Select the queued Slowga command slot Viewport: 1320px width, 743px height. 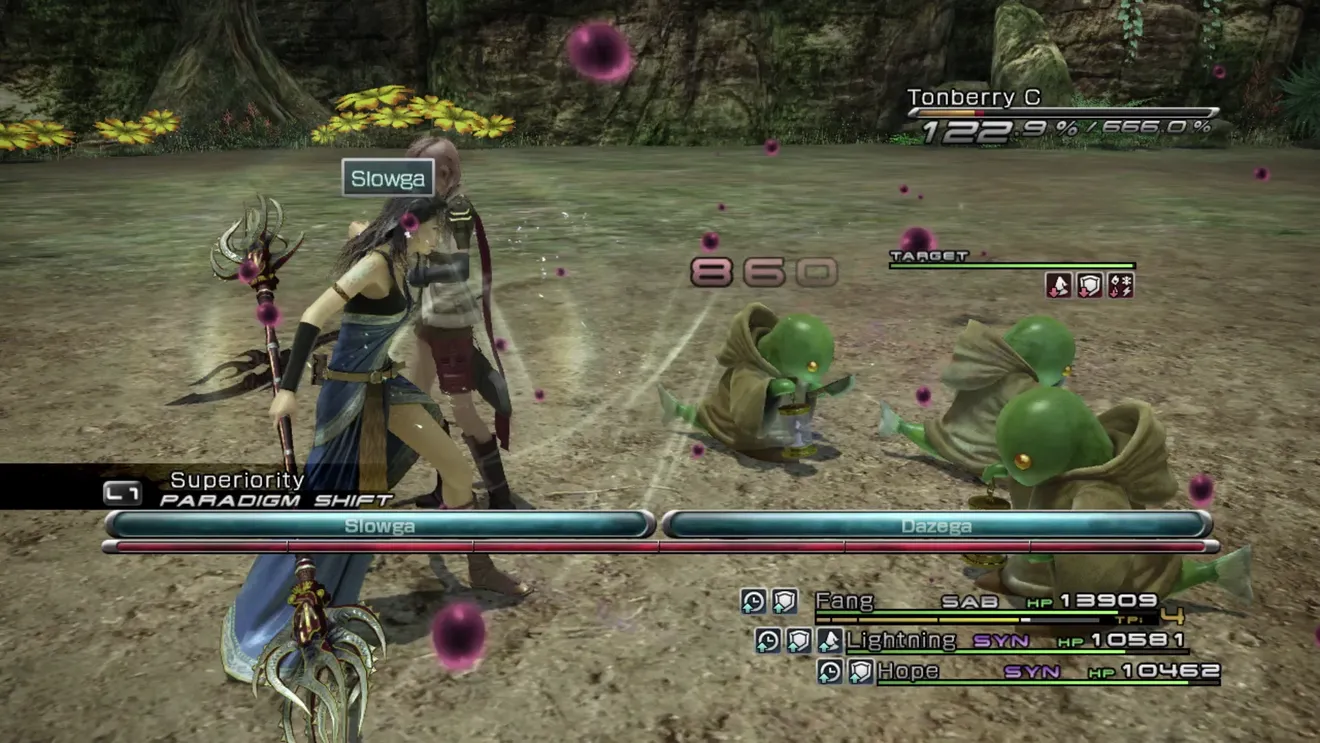(380, 525)
